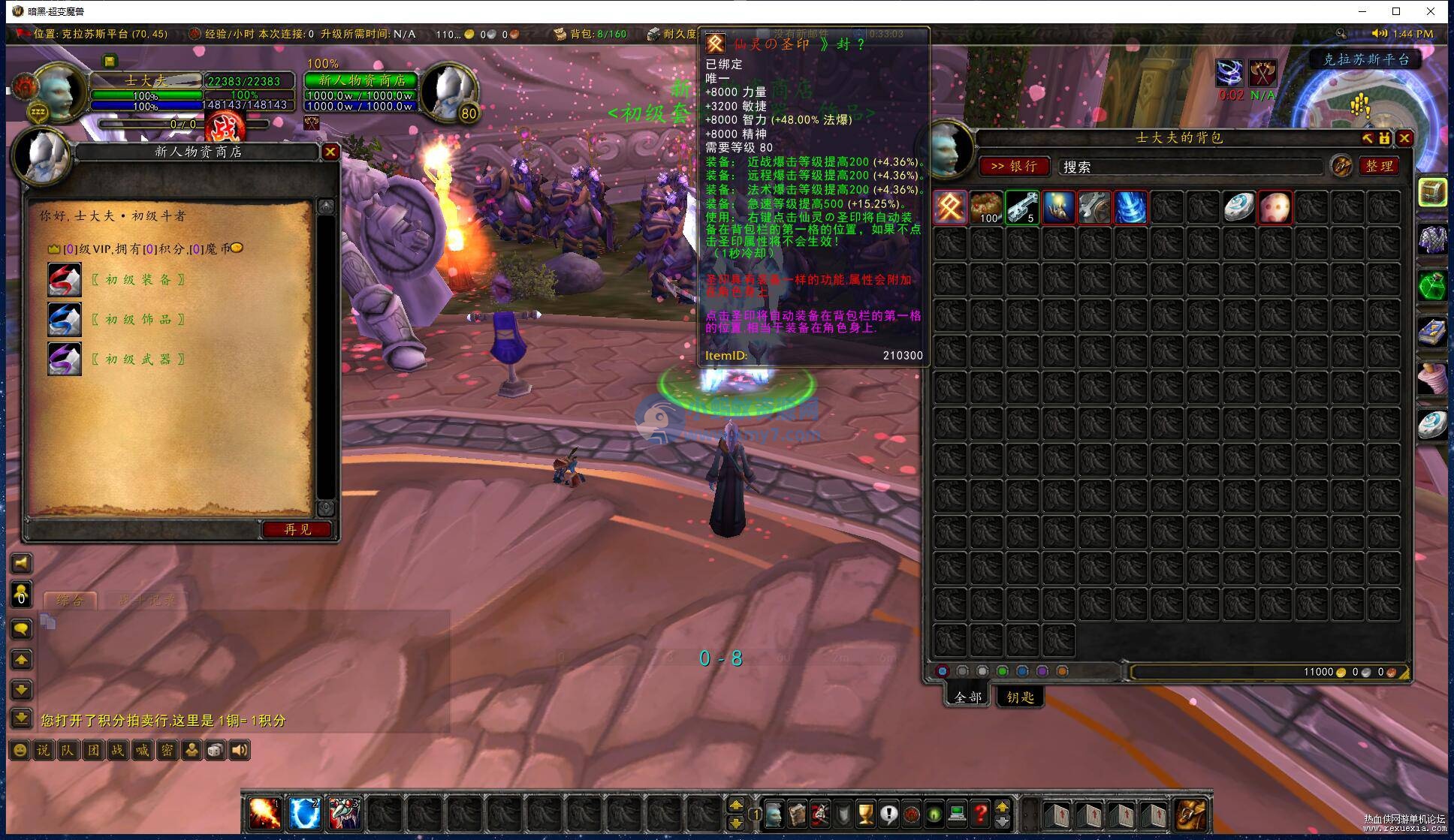The width and height of the screenshot is (1454, 840).
Task: Select the glowing rune seal item
Action: click(x=950, y=207)
